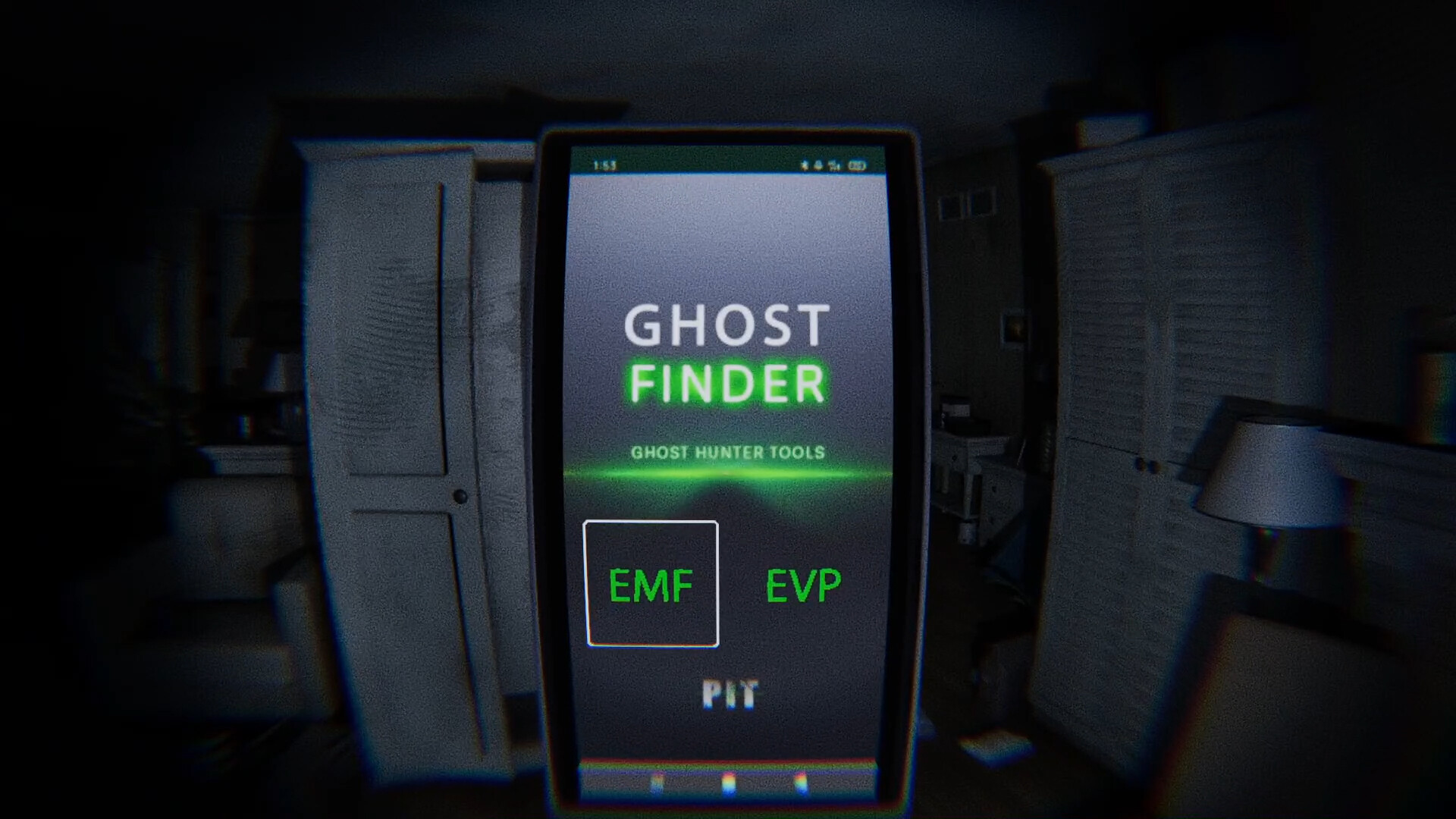
Task: Tap the network signal icon
Action: click(832, 164)
